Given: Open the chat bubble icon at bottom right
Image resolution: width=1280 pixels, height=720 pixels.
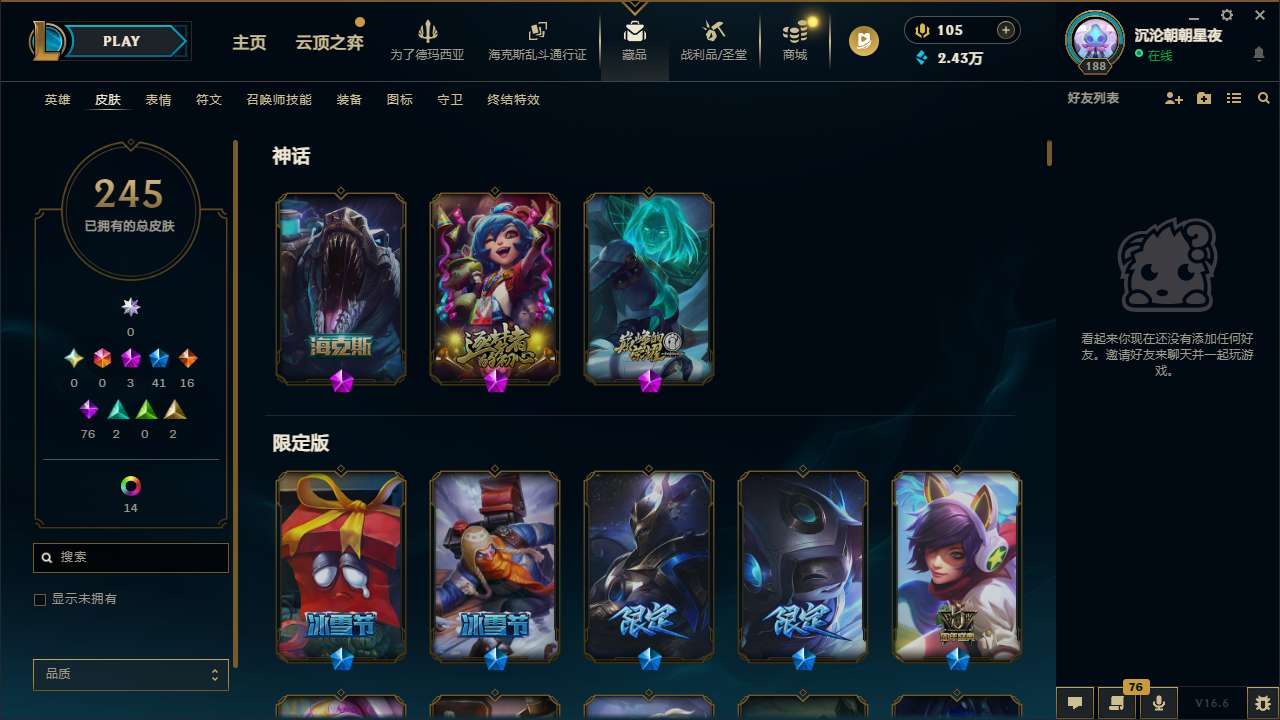Looking at the screenshot, I should click(x=1075, y=703).
